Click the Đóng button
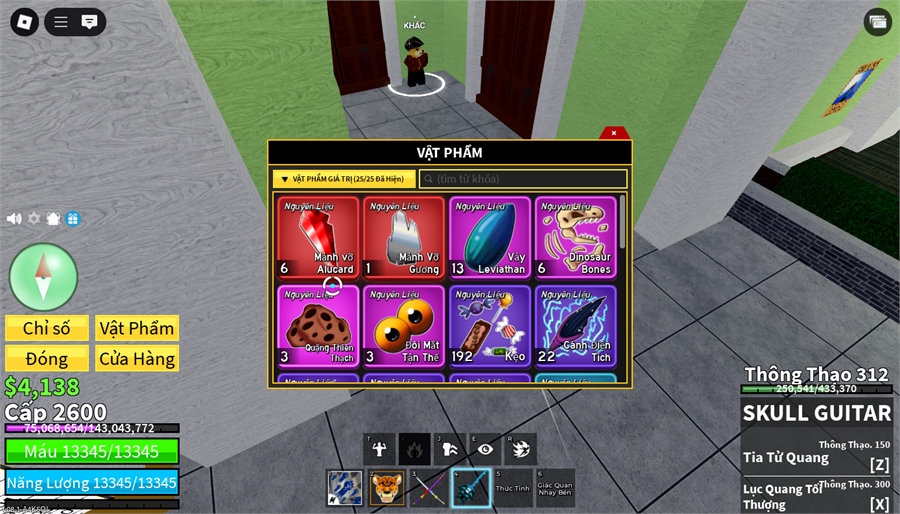 [x=46, y=359]
